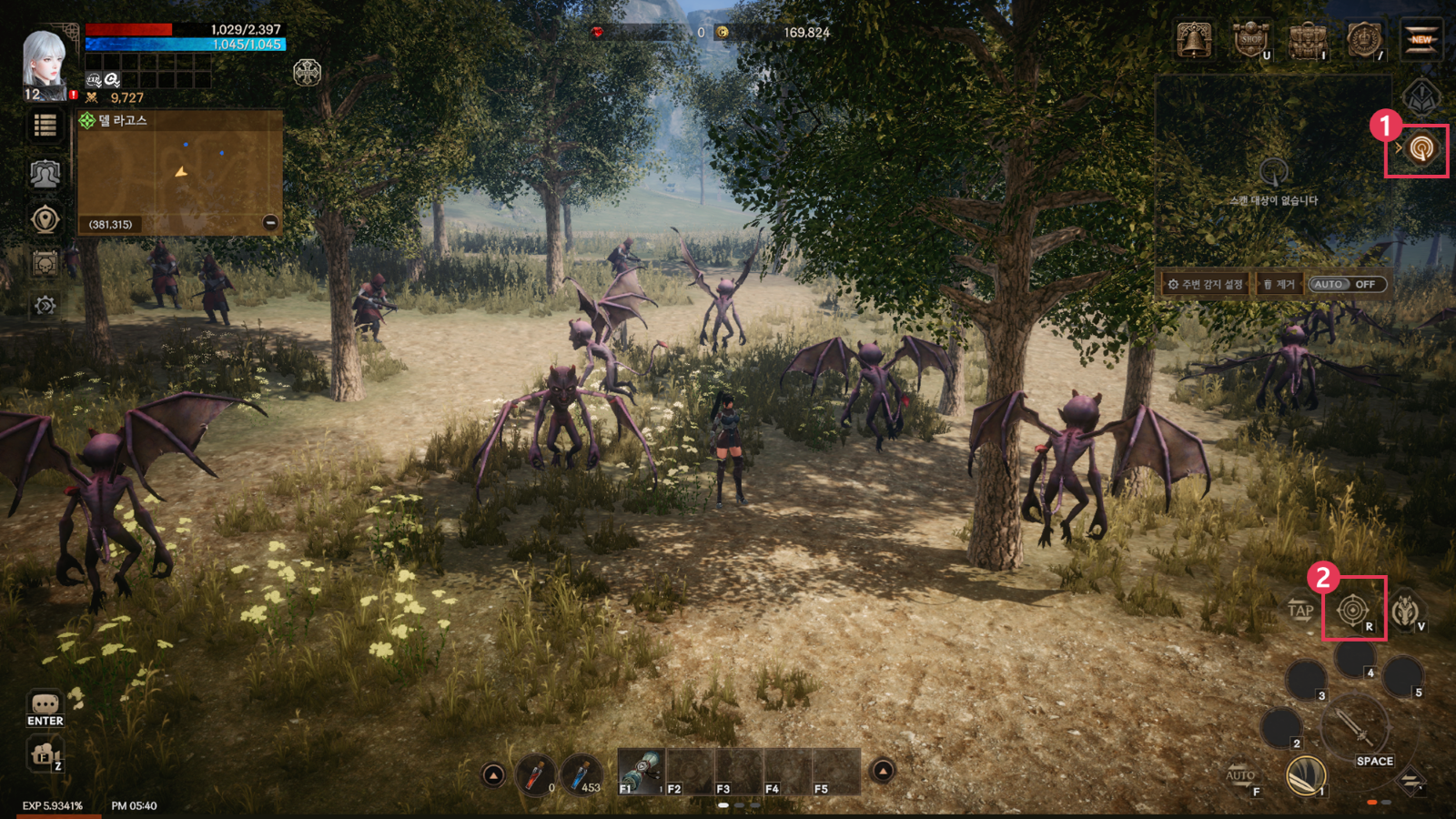Toggle the AUTO hunt button
This screenshot has width=1456, height=819.
1241,775
